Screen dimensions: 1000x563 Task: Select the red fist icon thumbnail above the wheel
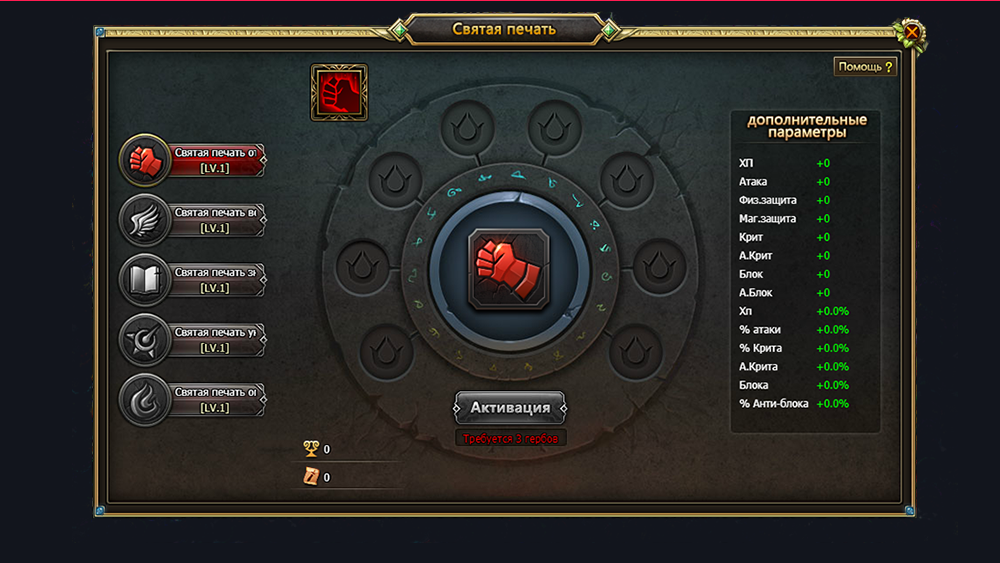(339, 93)
